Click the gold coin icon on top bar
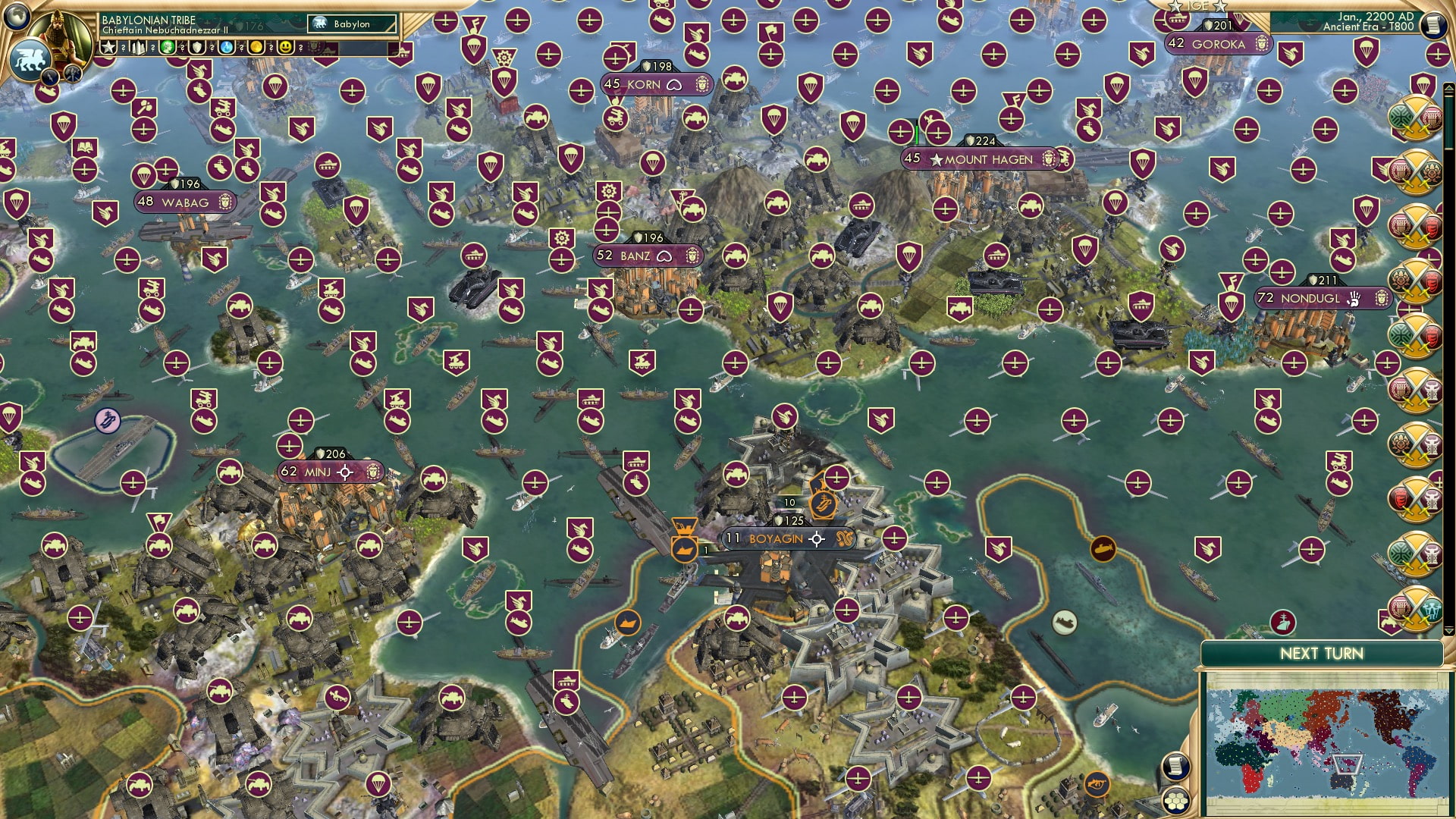Screen dimensions: 1456x819 point(256,47)
